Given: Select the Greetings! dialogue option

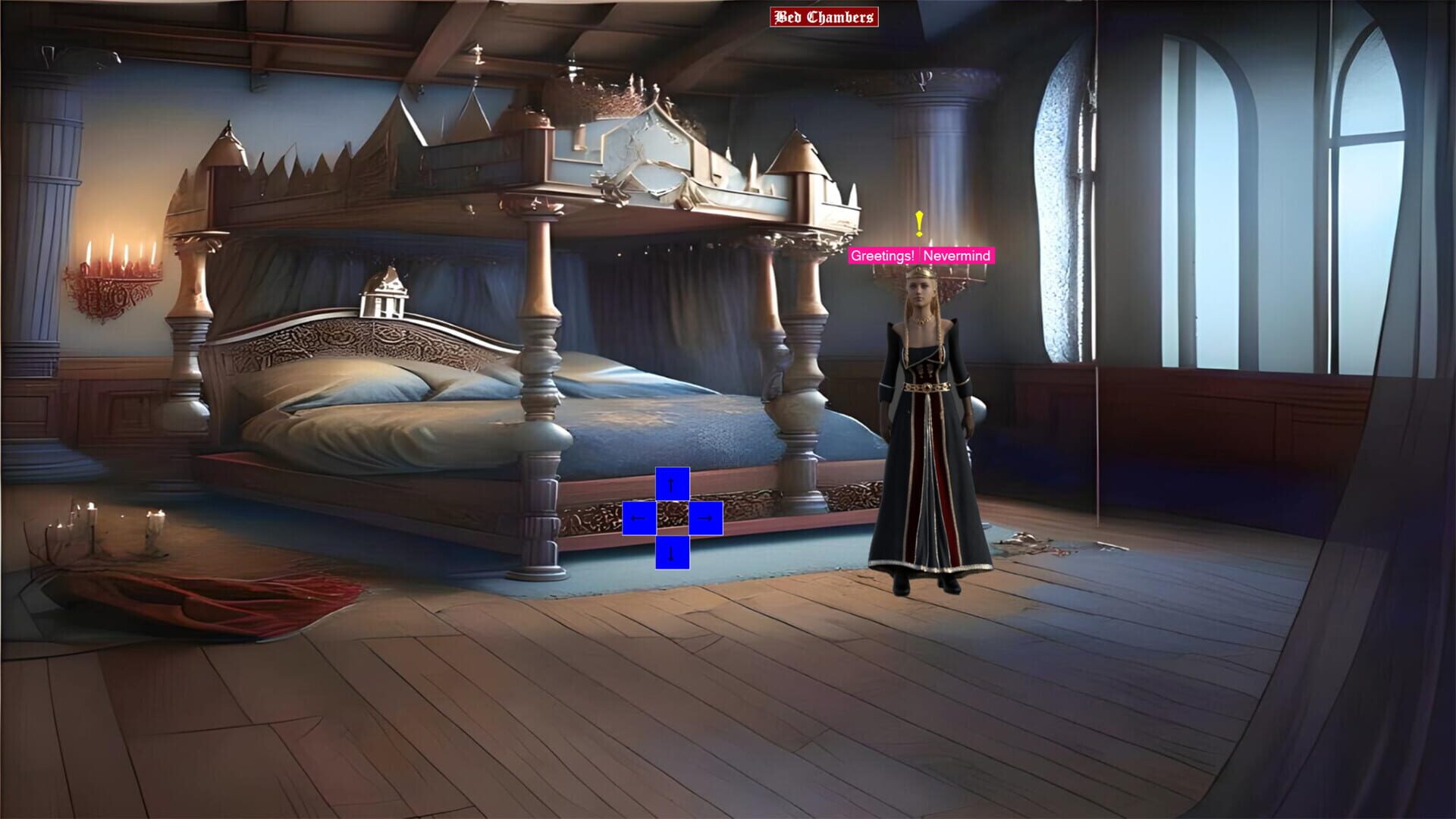Looking at the screenshot, I should coord(883,256).
